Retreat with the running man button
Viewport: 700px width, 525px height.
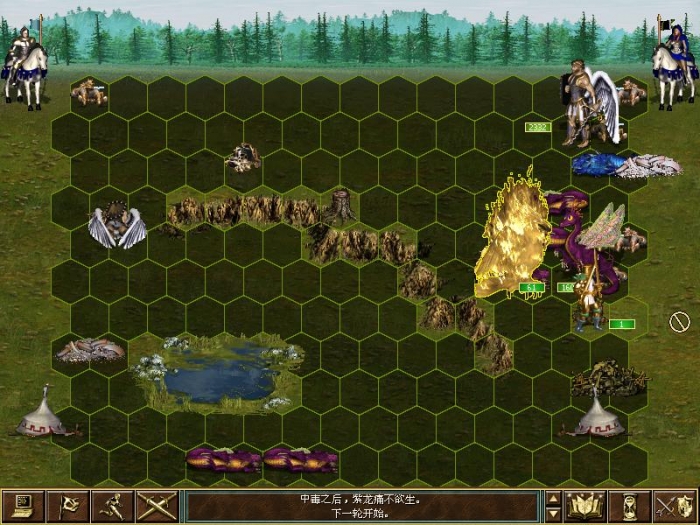pos(115,506)
